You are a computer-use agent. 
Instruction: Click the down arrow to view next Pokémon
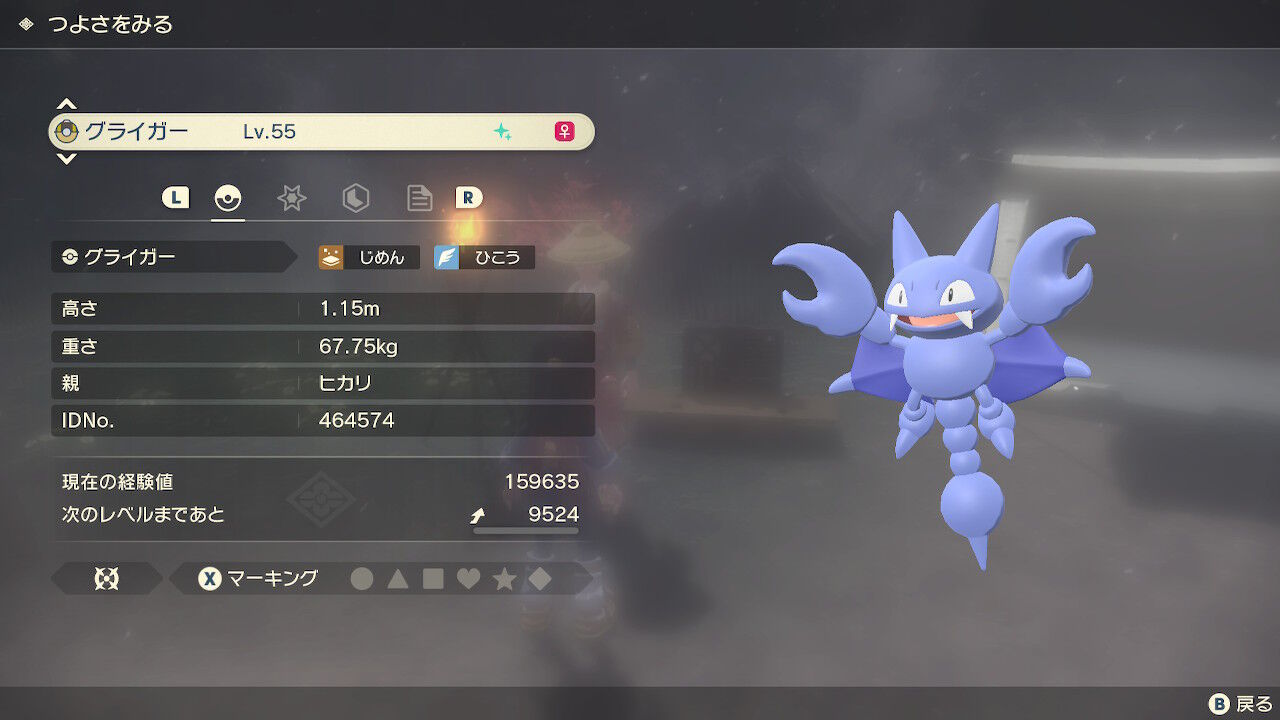tap(66, 160)
